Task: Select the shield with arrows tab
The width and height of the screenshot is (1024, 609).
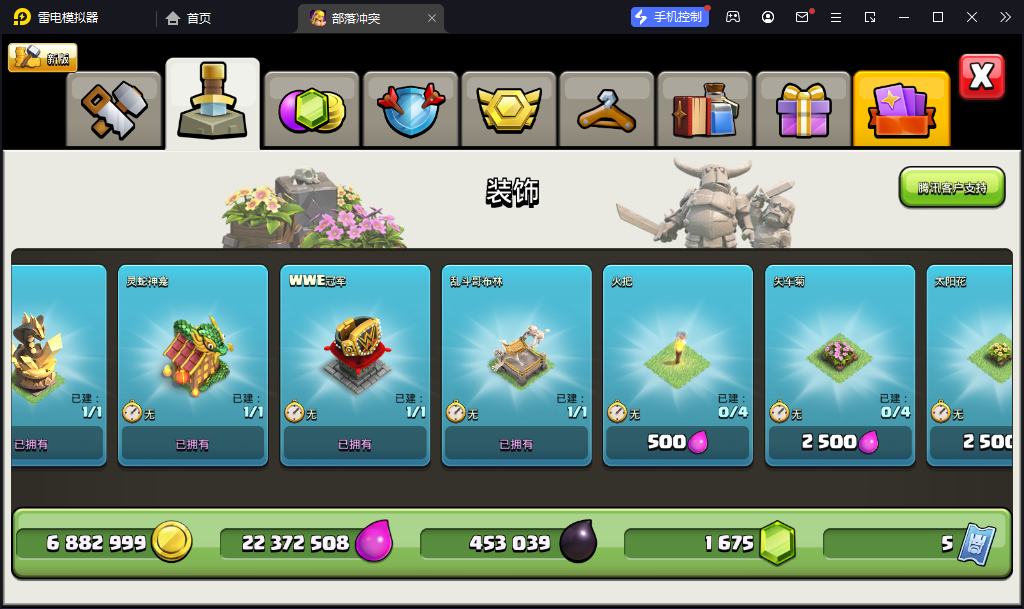Action: pos(410,109)
